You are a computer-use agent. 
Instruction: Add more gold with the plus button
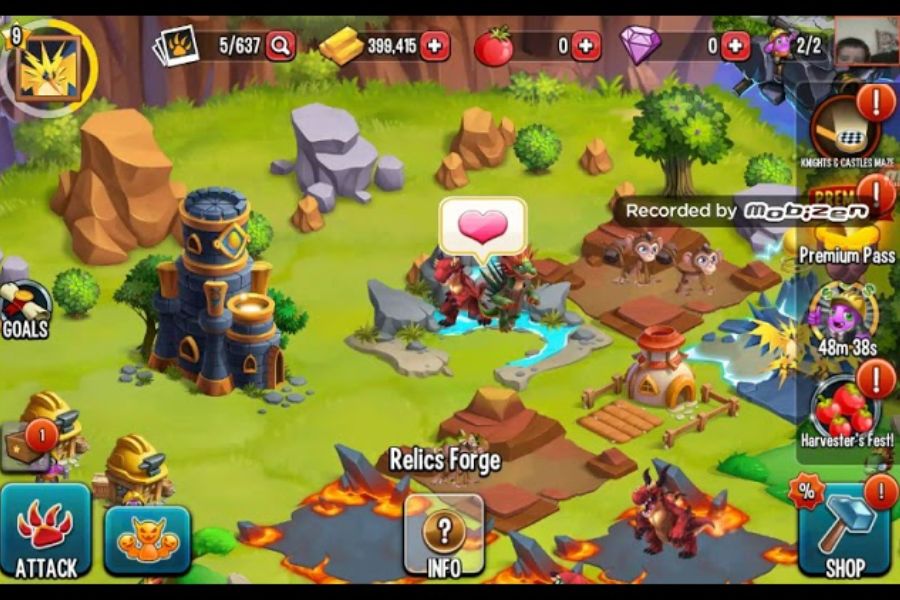pos(435,46)
